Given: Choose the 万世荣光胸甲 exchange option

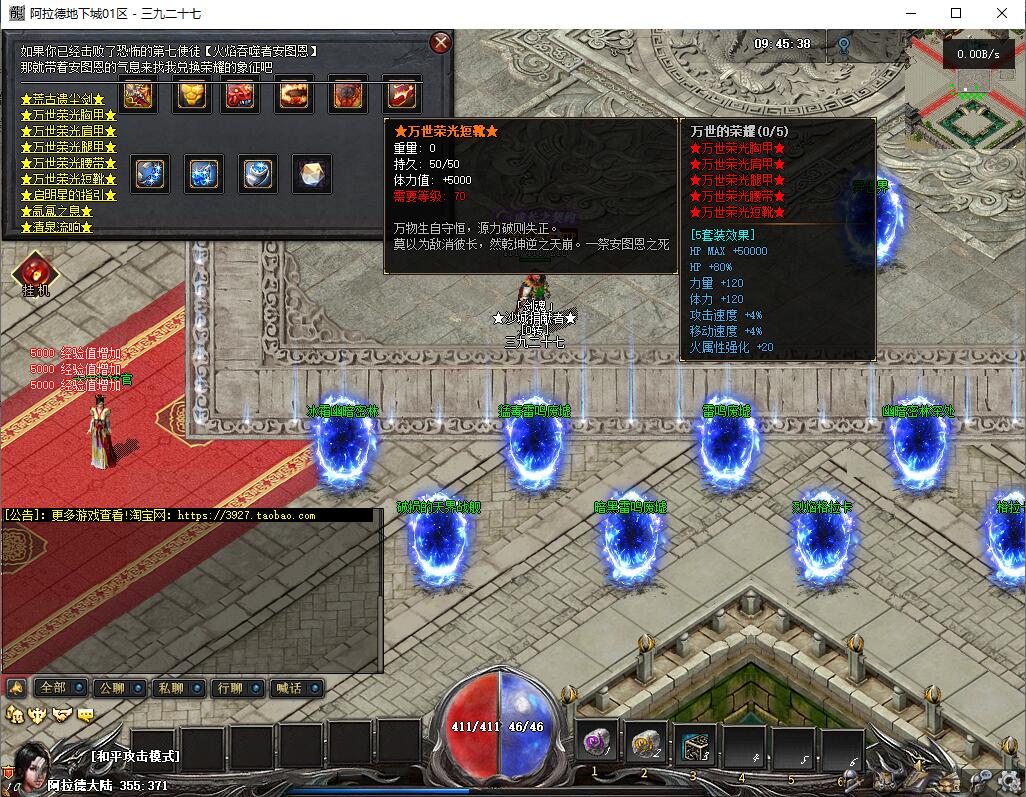Looking at the screenshot, I should (68, 115).
